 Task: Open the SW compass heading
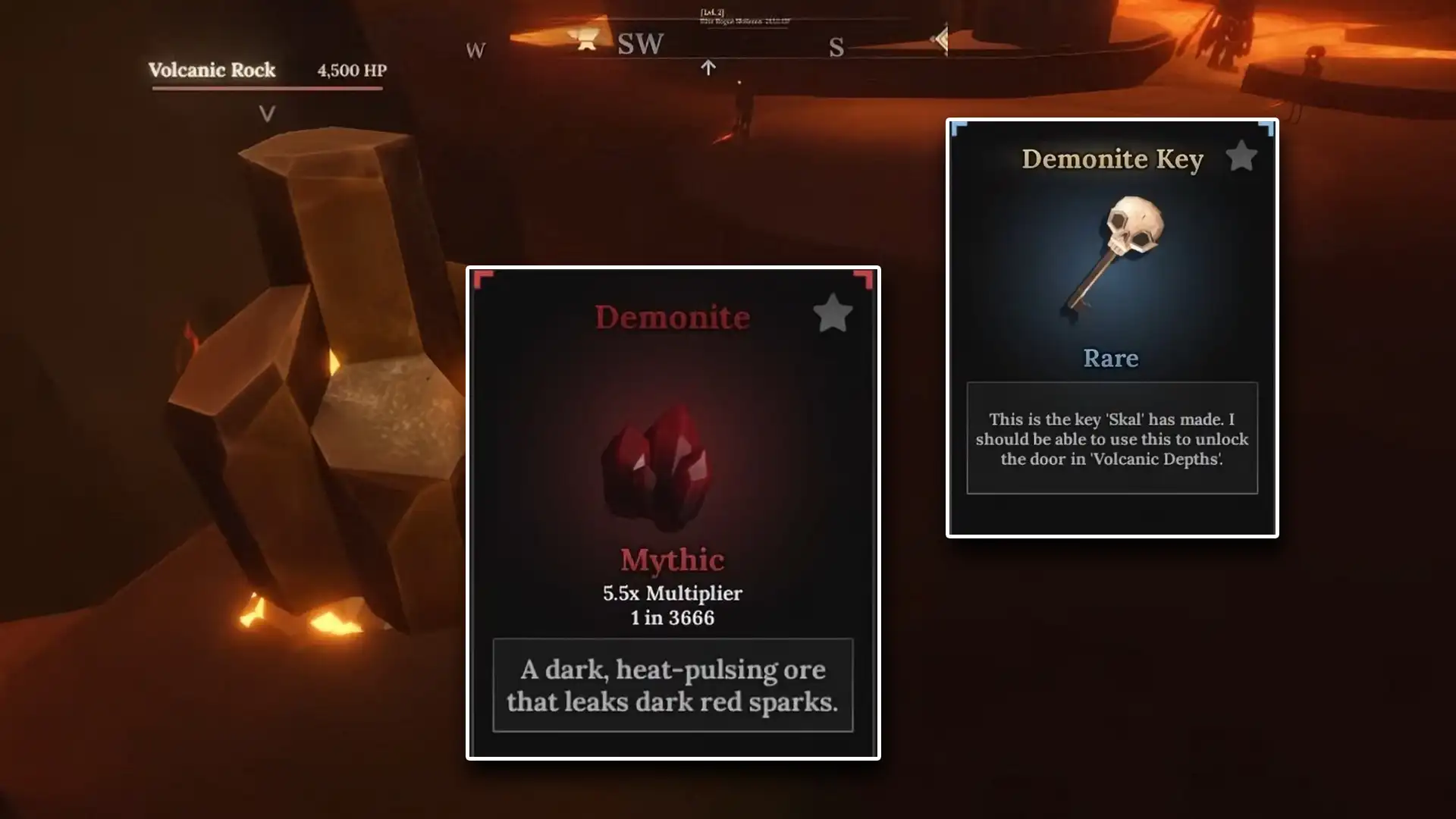click(639, 43)
